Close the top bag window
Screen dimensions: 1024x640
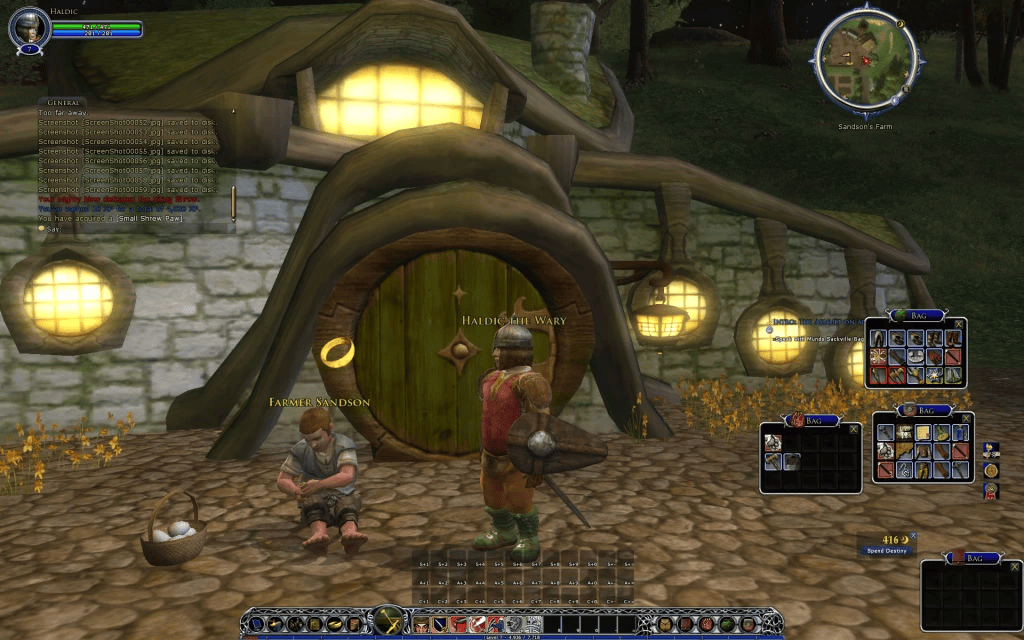[x=959, y=323]
